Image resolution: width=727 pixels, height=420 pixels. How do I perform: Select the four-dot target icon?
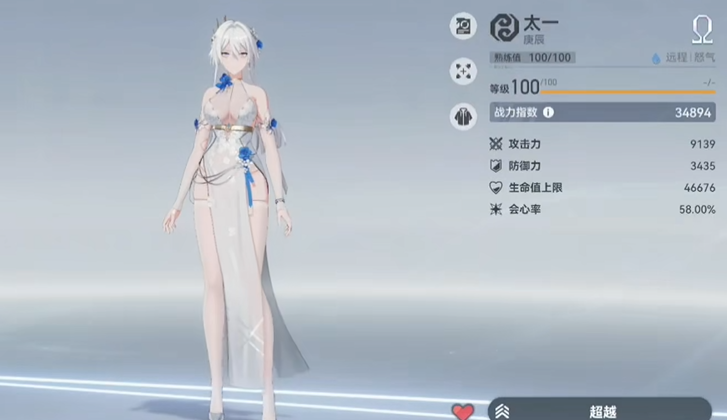click(464, 70)
